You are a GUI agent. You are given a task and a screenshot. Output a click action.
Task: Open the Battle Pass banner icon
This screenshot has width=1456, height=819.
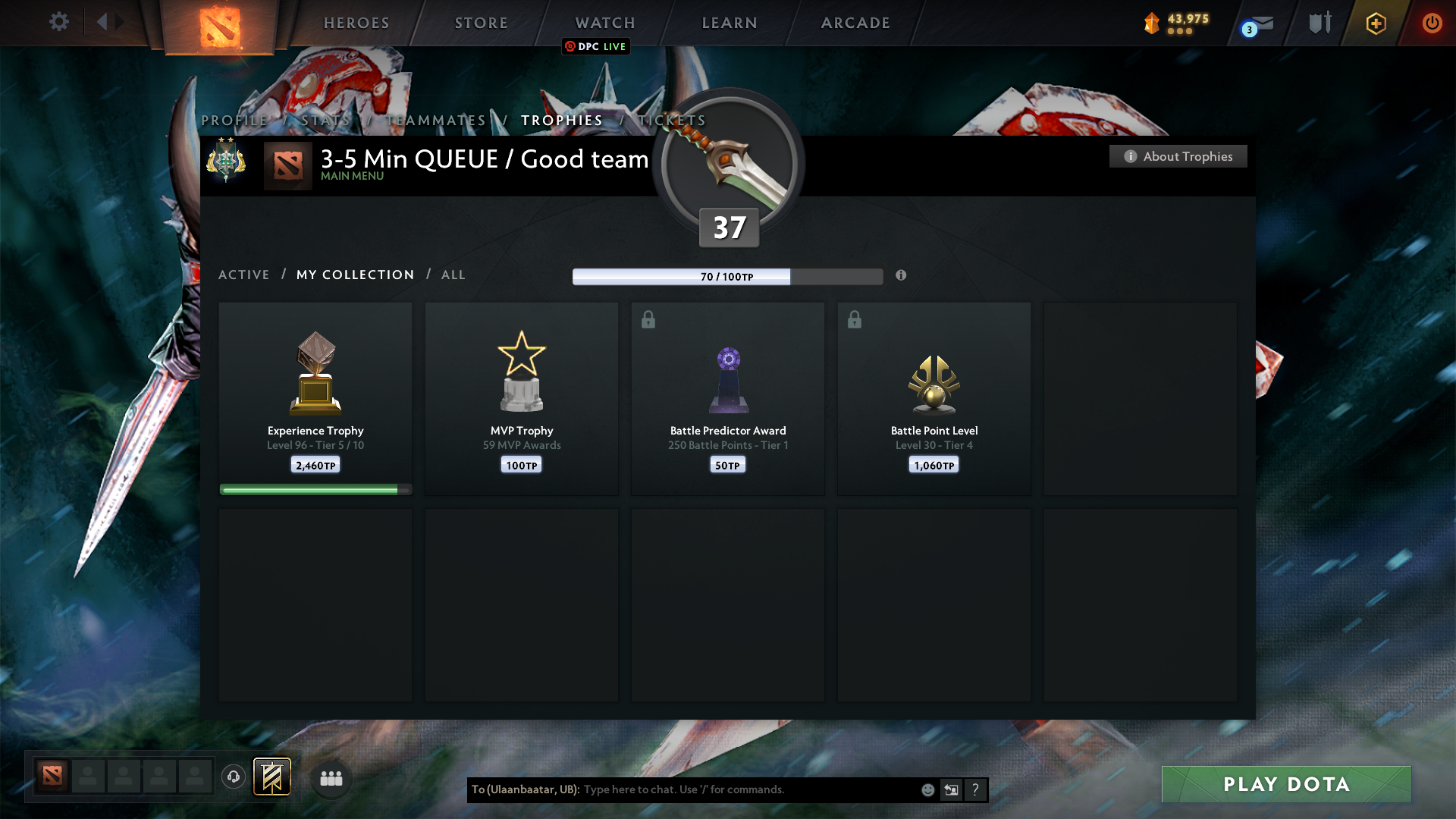[272, 777]
